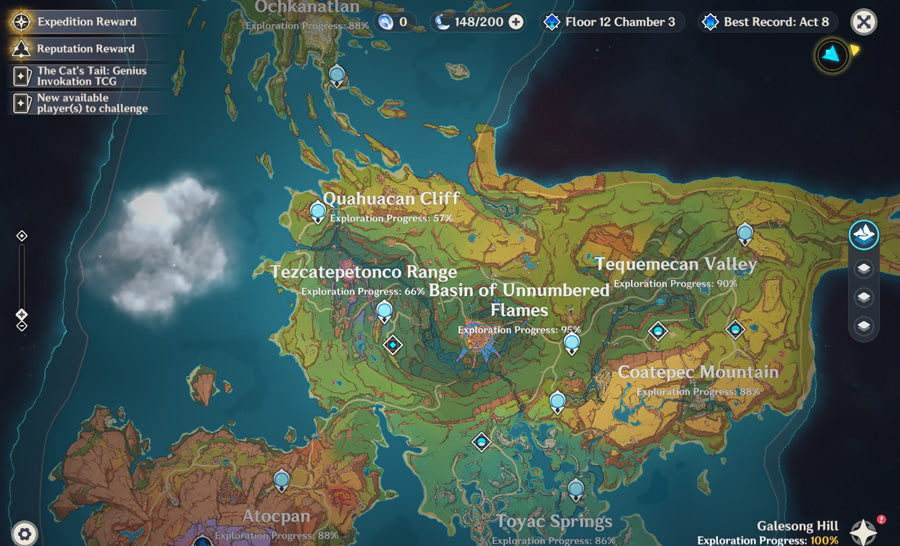Select the teleport waypoint above Toyac Springs
Viewport: 900px width, 546px height.
(x=575, y=489)
